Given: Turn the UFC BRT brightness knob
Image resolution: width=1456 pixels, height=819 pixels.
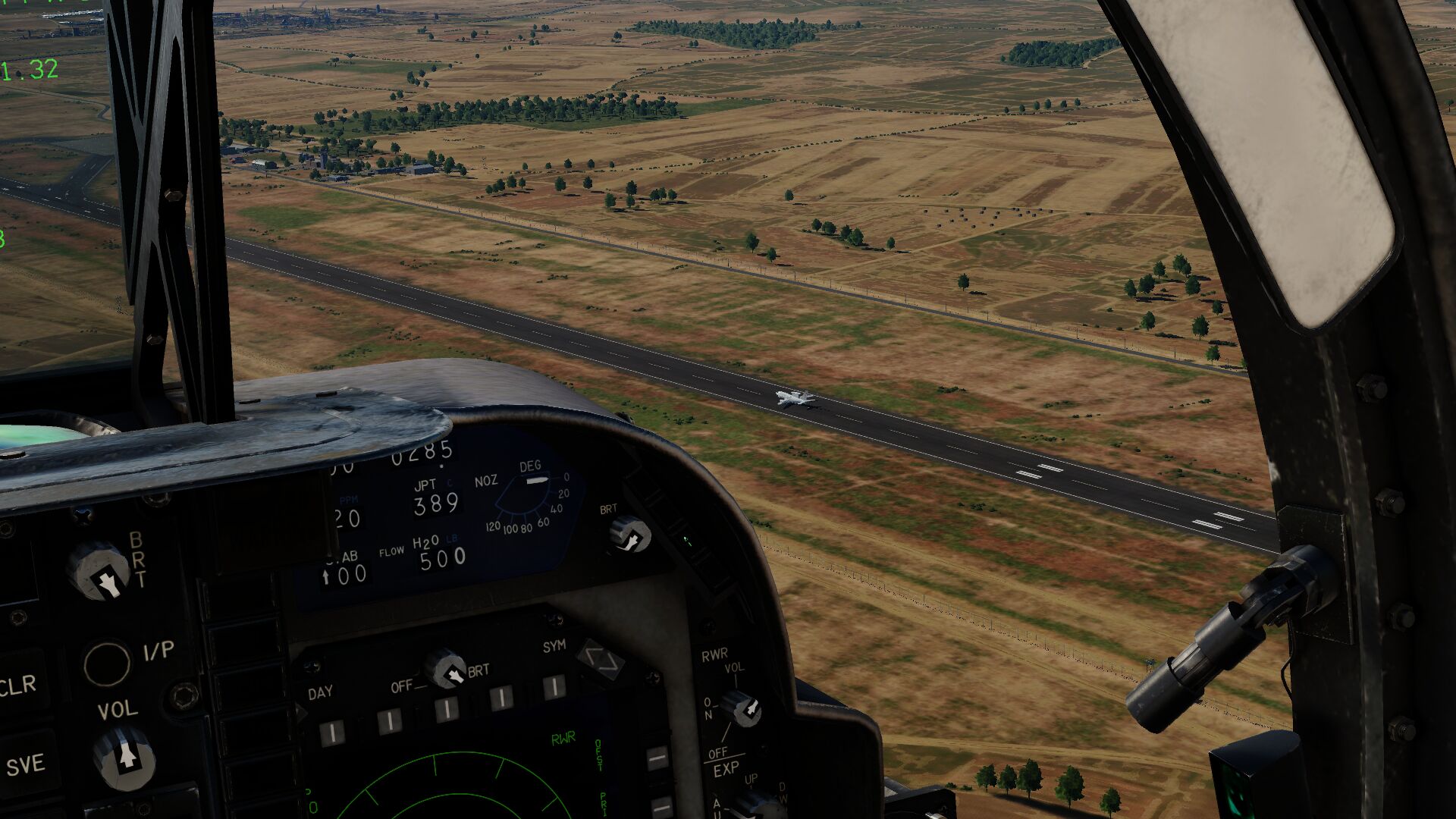Looking at the screenshot, I should tap(99, 572).
